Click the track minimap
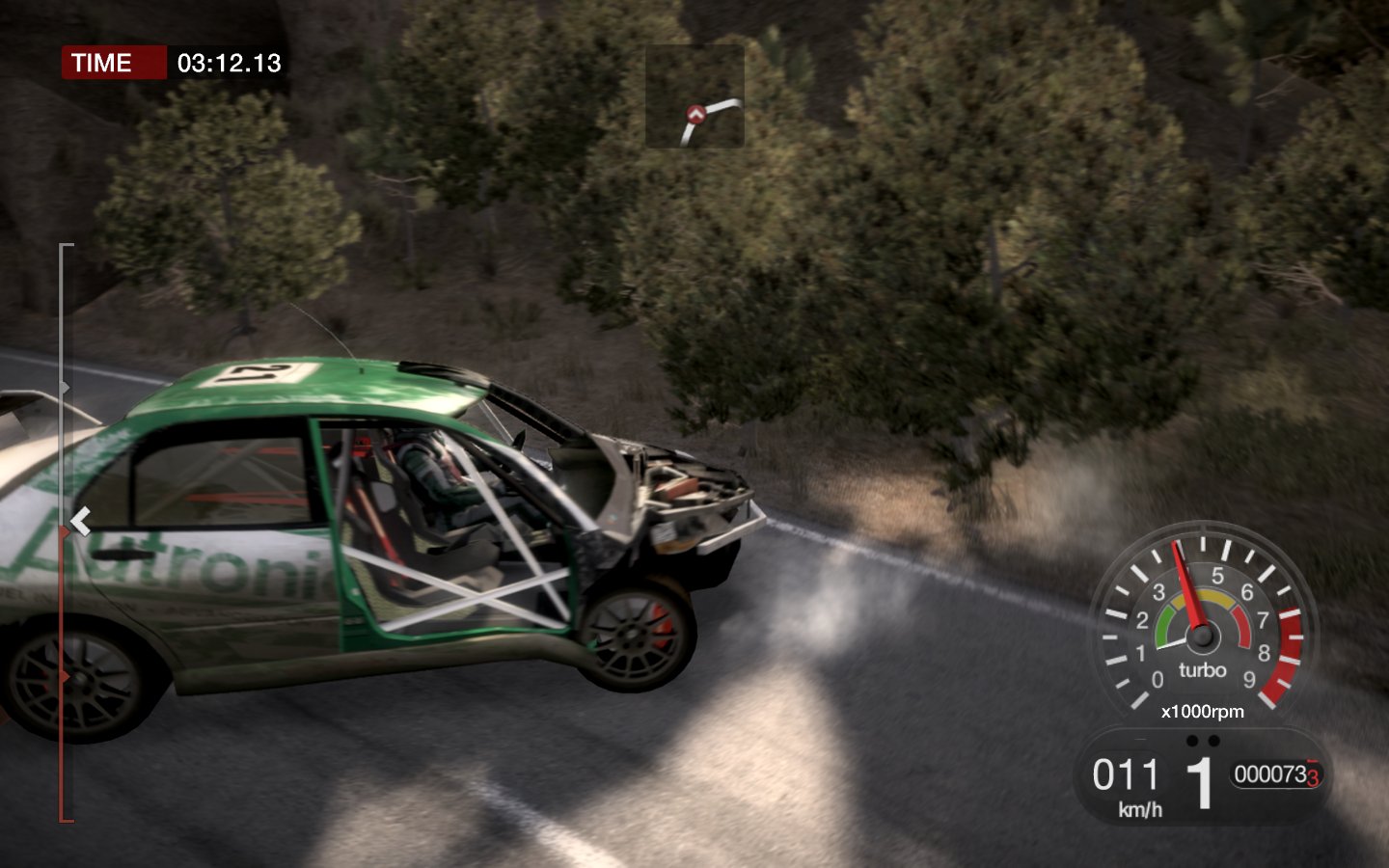Image resolution: width=1389 pixels, height=868 pixels. click(694, 96)
